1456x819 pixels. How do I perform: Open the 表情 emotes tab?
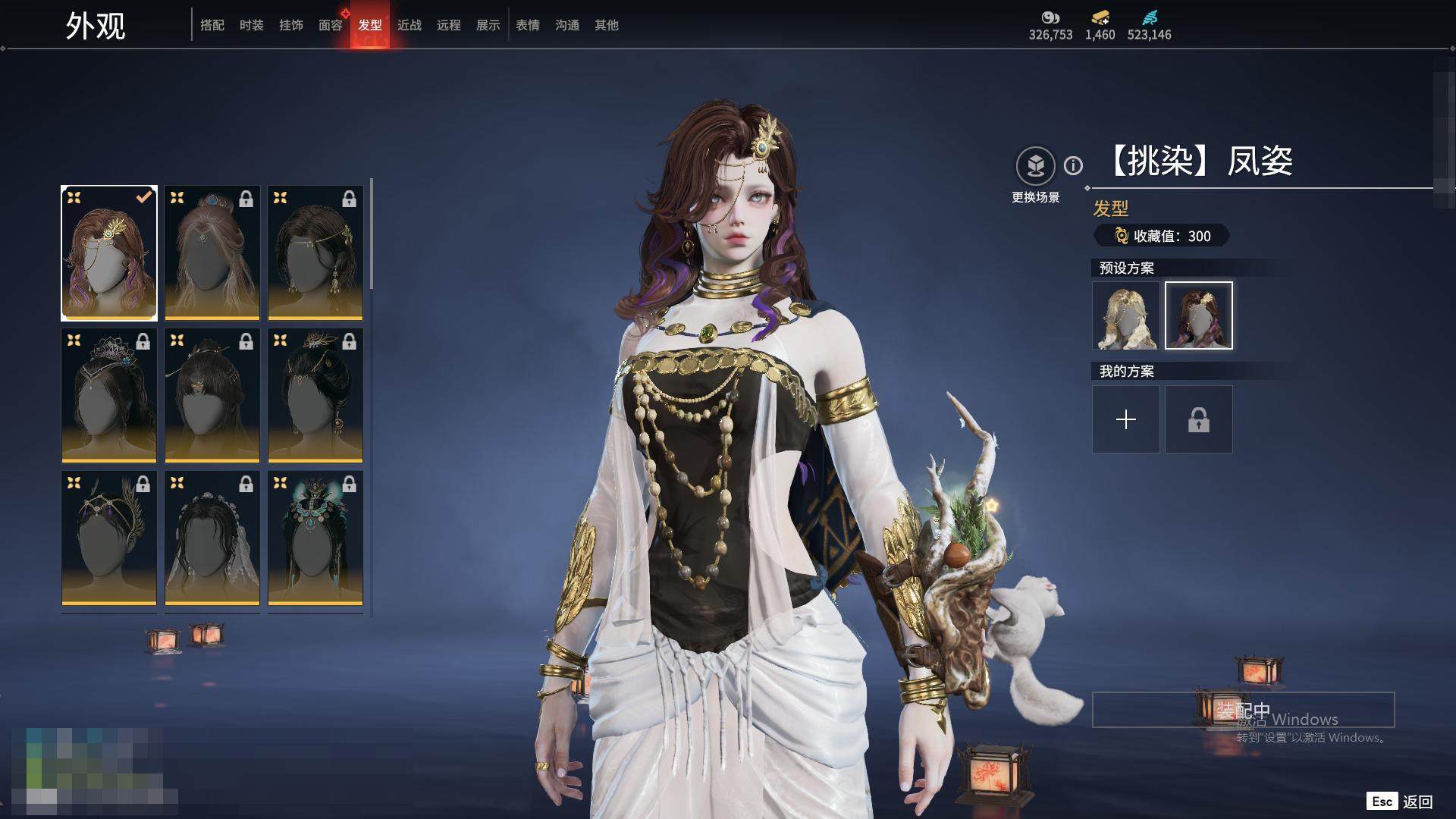pyautogui.click(x=528, y=25)
